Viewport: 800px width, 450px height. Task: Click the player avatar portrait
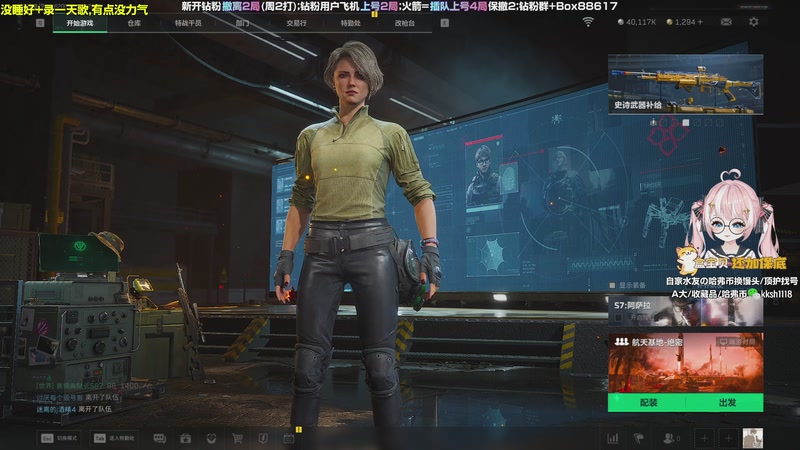tap(752, 438)
